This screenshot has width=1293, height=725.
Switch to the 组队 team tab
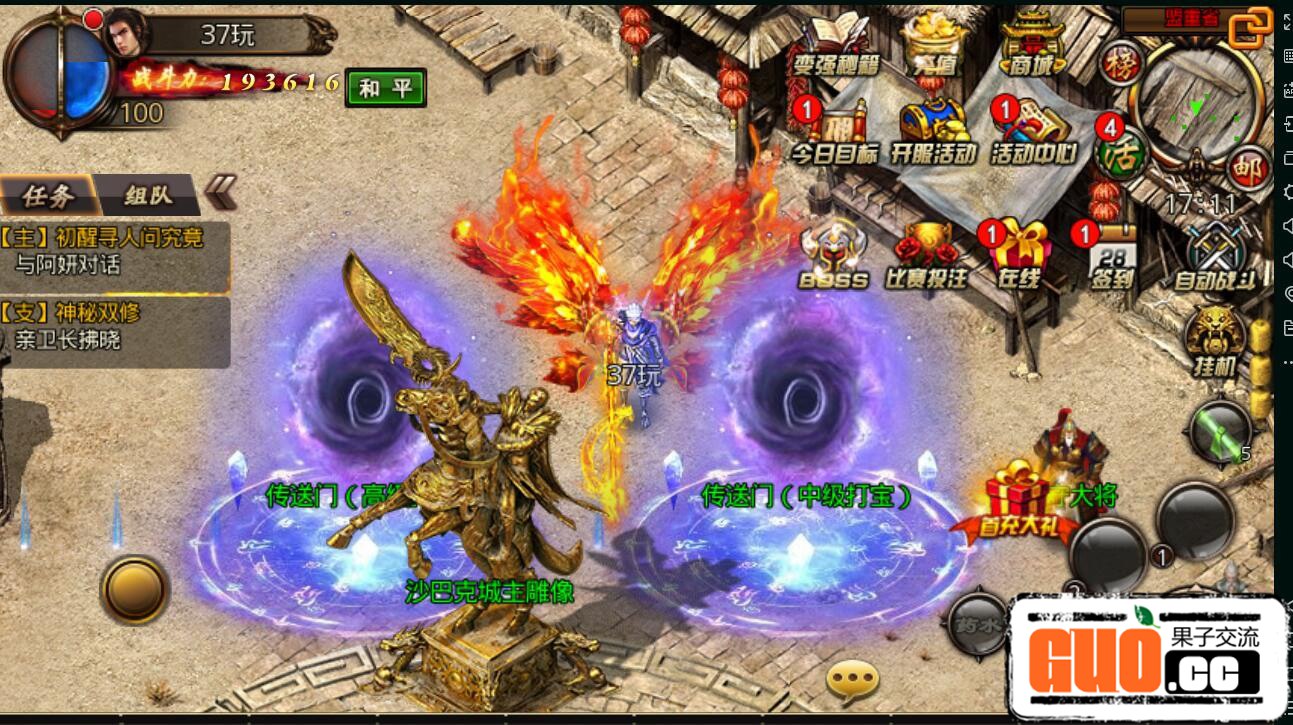pos(149,196)
